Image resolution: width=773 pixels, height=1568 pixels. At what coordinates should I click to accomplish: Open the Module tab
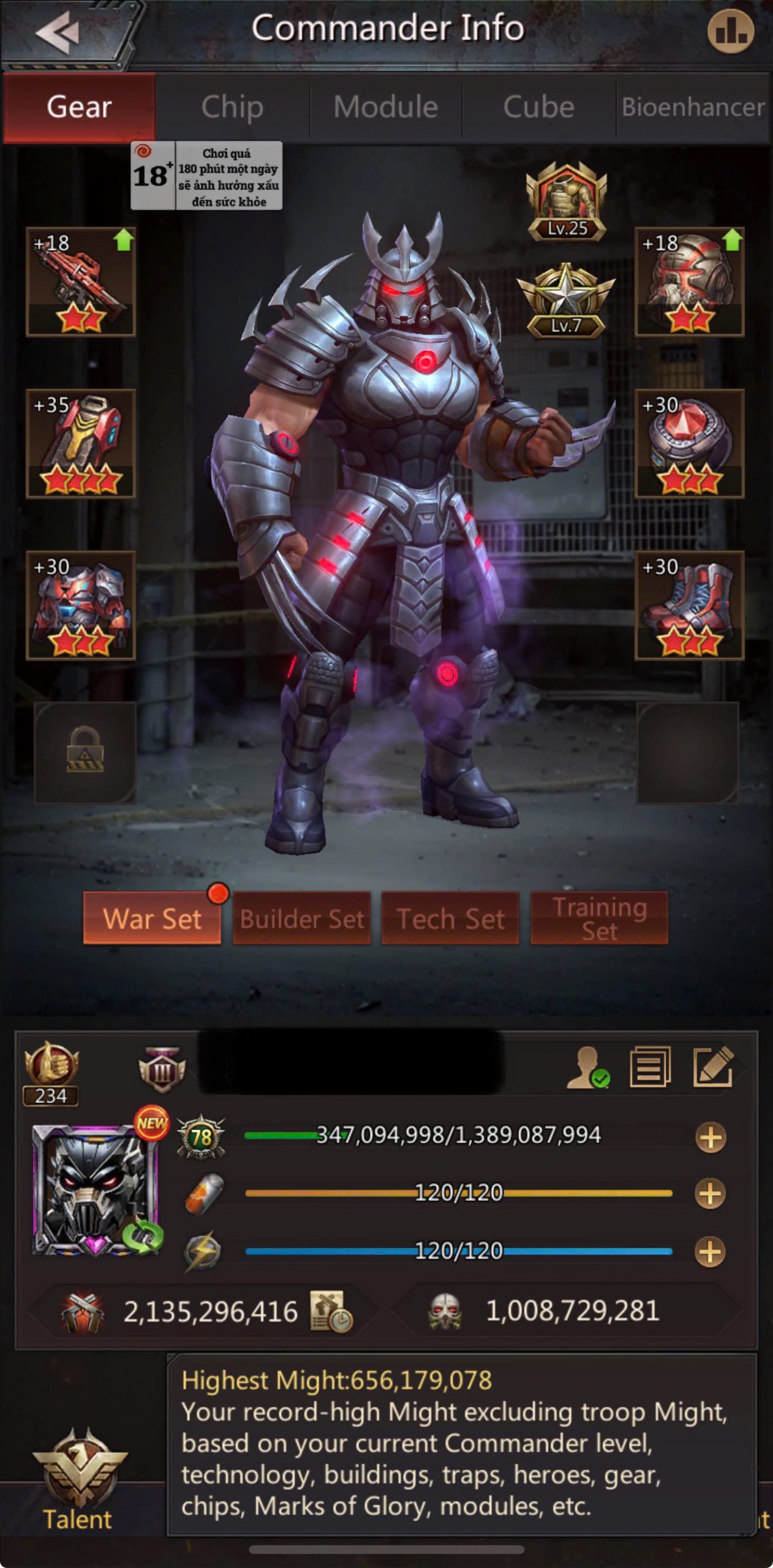385,107
